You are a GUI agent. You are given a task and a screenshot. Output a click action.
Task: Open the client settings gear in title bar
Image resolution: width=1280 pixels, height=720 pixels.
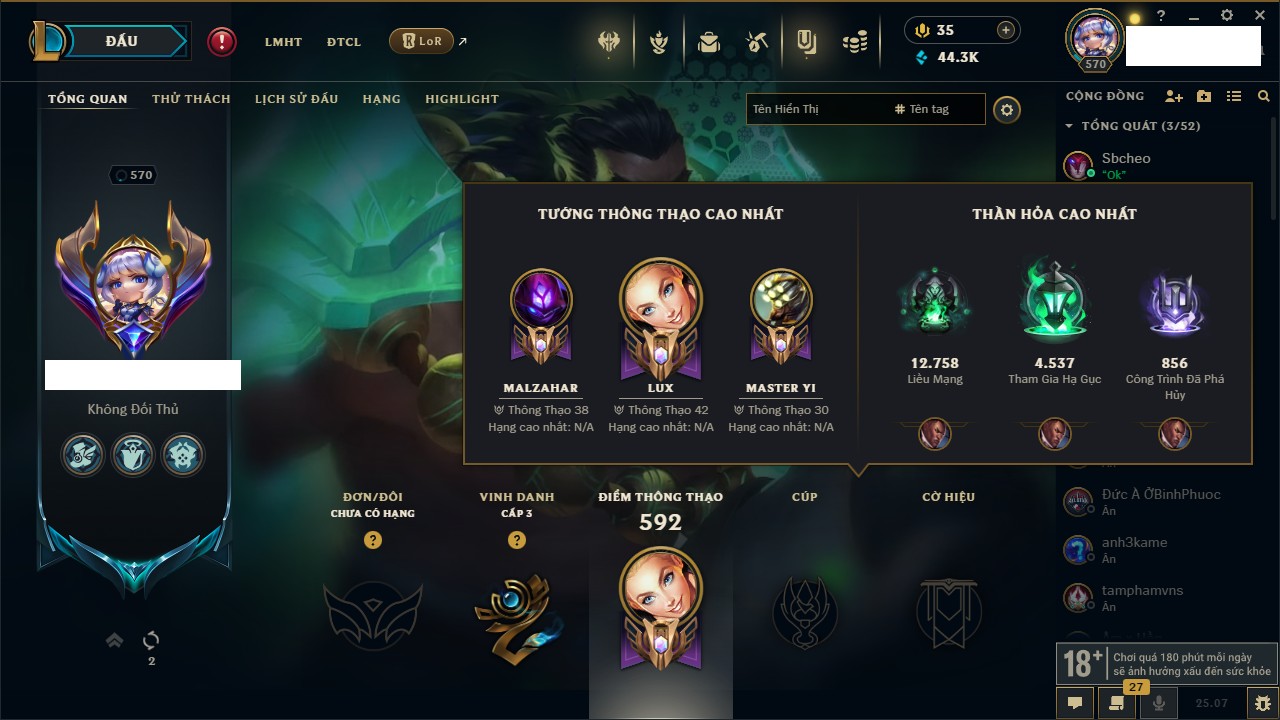tap(1227, 16)
